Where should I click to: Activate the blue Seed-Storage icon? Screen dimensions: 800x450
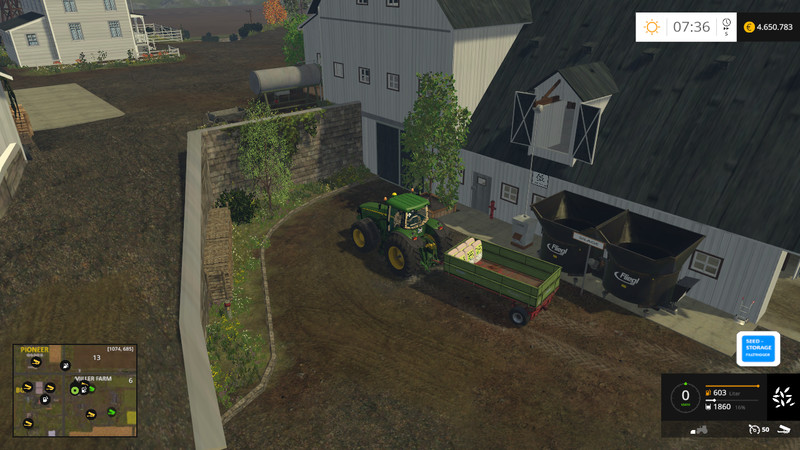(x=758, y=348)
